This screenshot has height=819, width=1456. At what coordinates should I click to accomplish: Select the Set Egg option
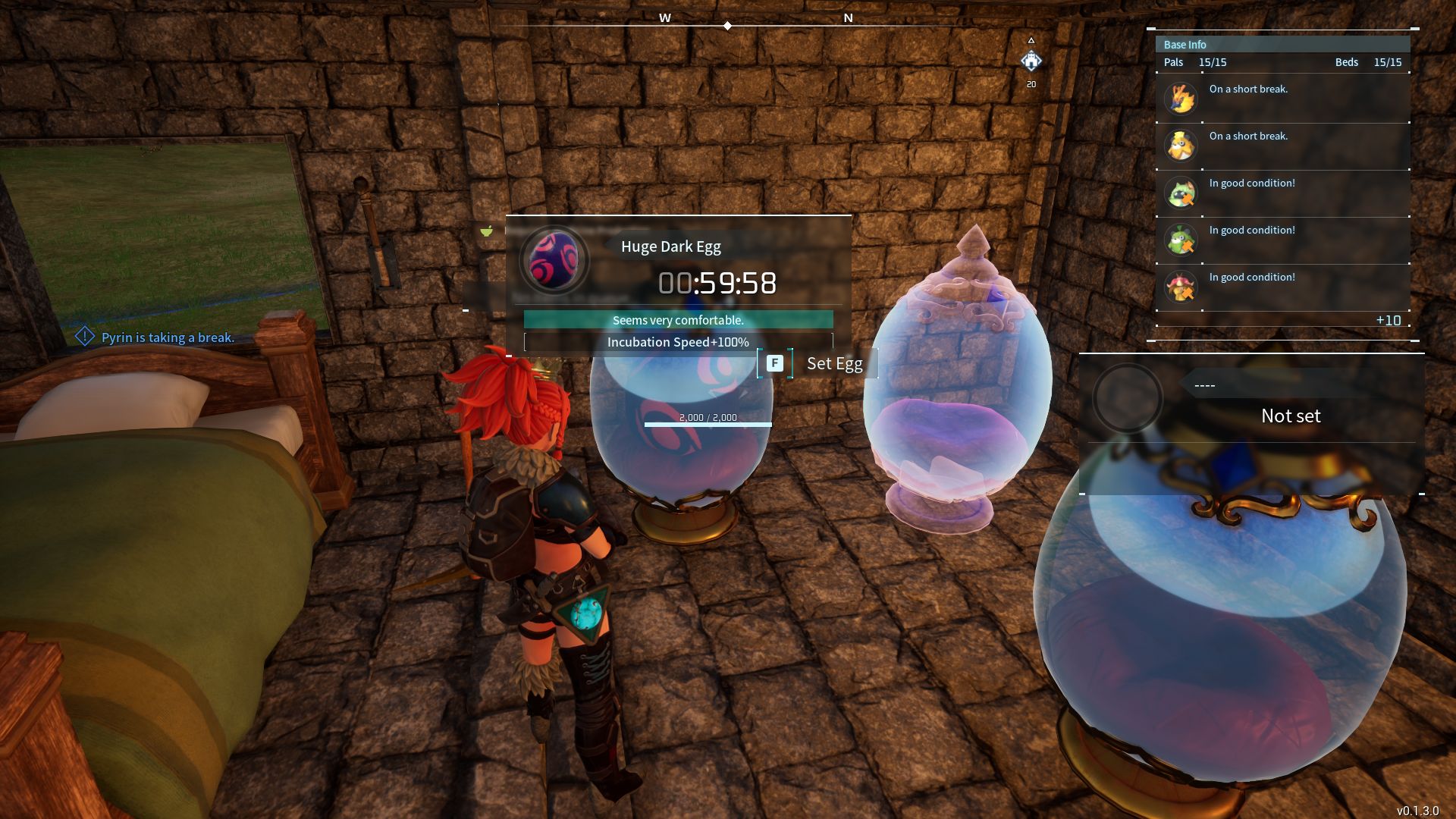817,364
